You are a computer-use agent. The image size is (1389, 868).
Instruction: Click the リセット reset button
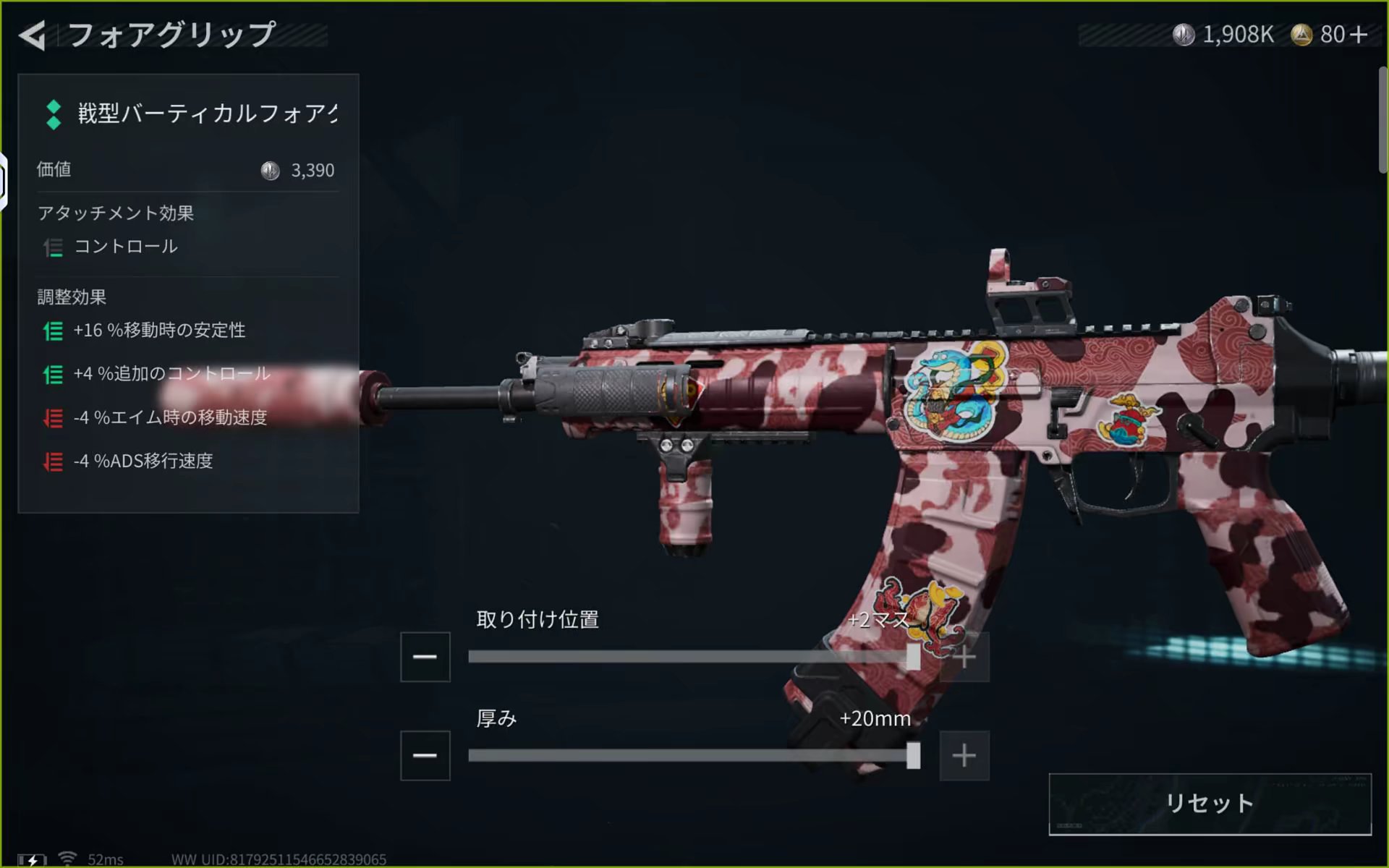pyautogui.click(x=1210, y=804)
